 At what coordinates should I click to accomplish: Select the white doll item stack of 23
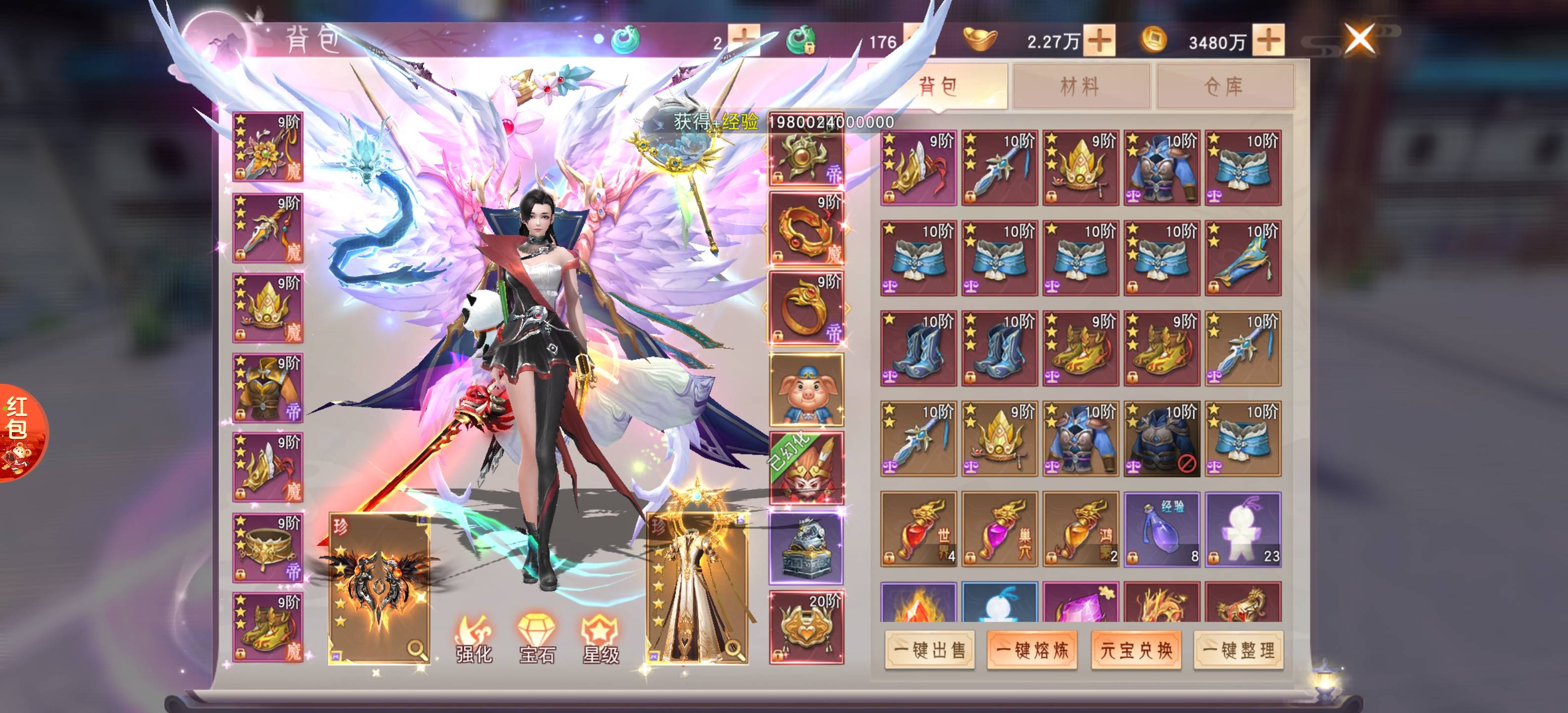point(1243,529)
